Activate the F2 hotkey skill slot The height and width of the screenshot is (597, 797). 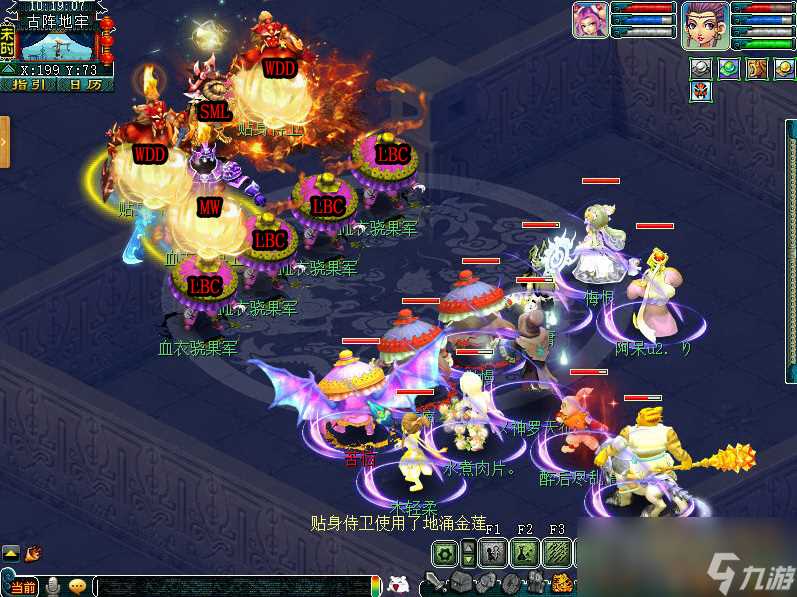click(x=525, y=552)
